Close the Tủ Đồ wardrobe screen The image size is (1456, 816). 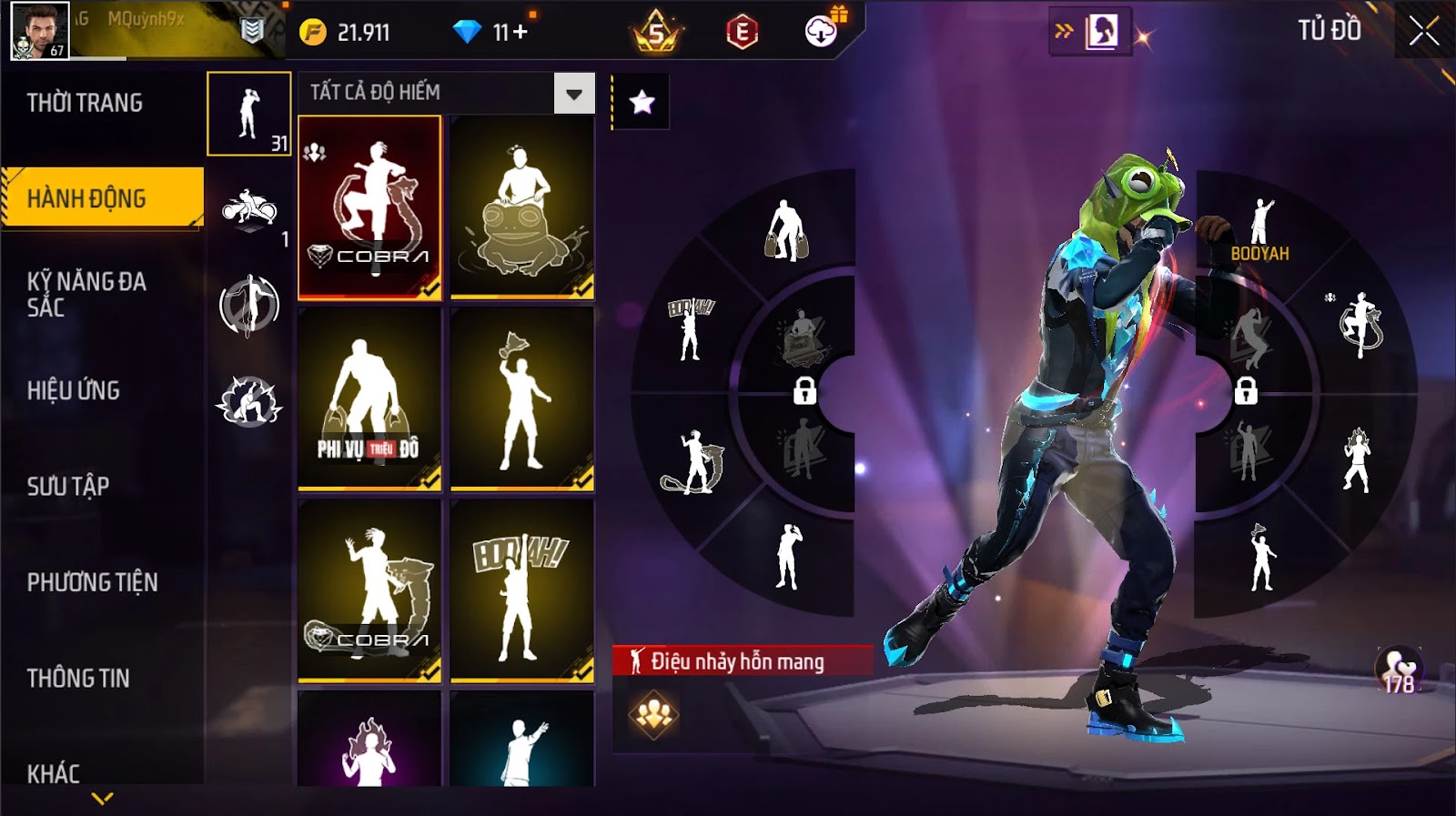[1424, 32]
